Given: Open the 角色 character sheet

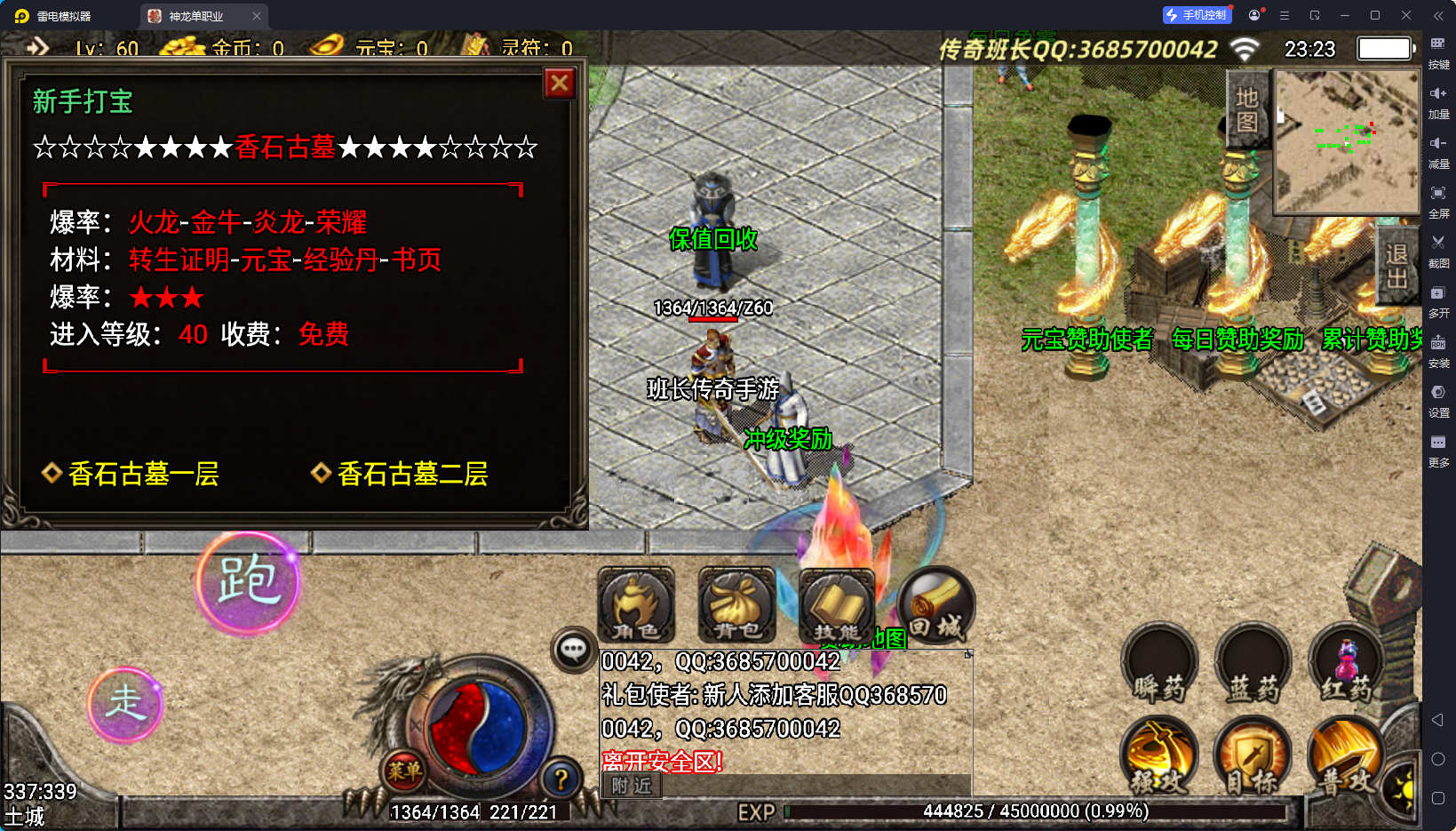Looking at the screenshot, I should click(635, 605).
